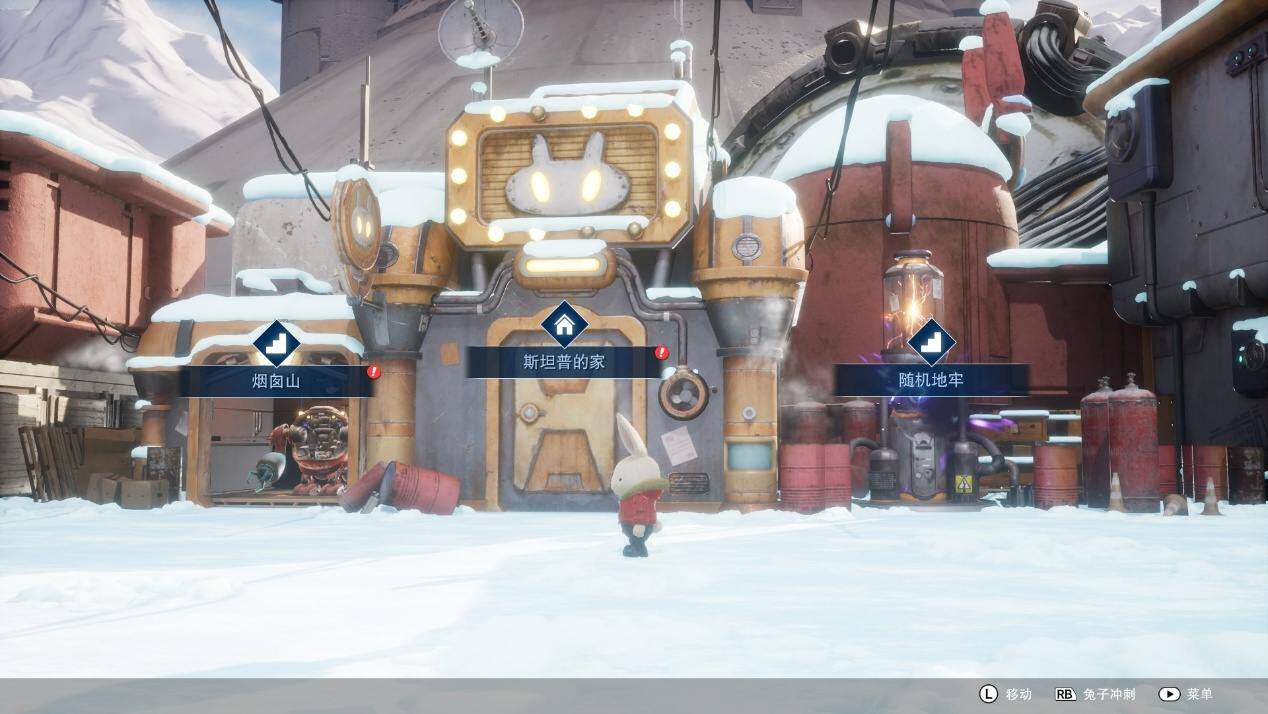
Task: Choose the 斯坦普的家 home label
Action: [x=564, y=362]
